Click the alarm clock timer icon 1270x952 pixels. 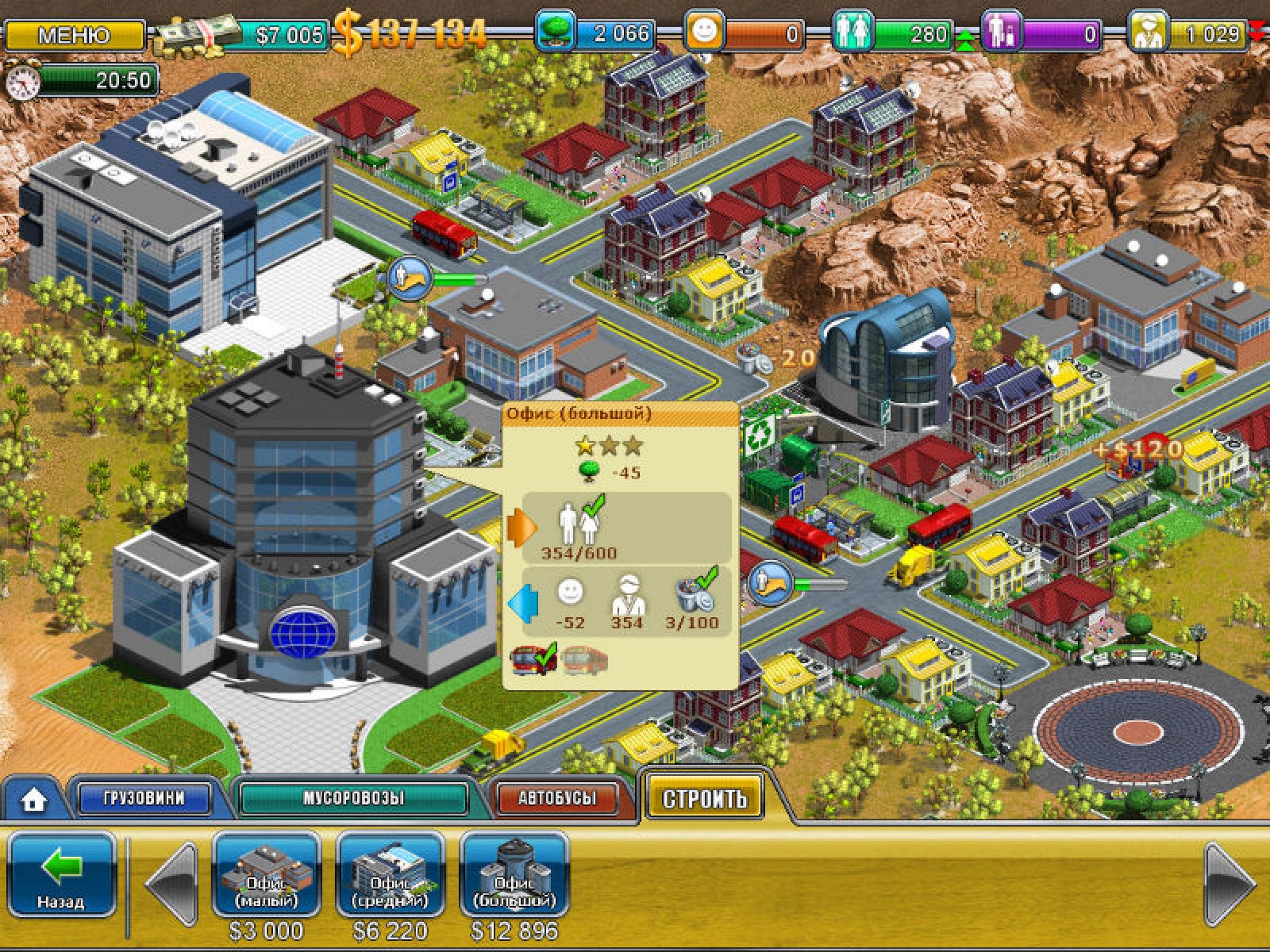point(21,81)
